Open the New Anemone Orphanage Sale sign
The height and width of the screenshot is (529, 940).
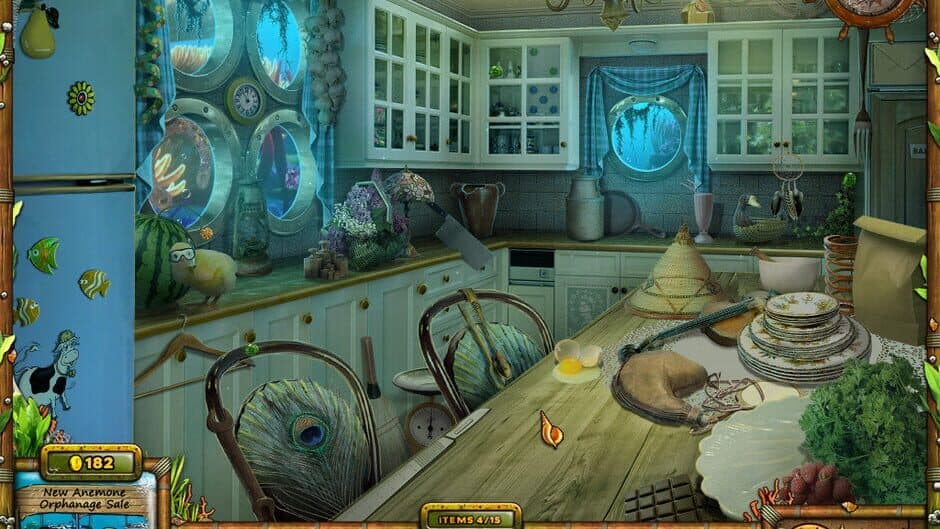coord(84,499)
